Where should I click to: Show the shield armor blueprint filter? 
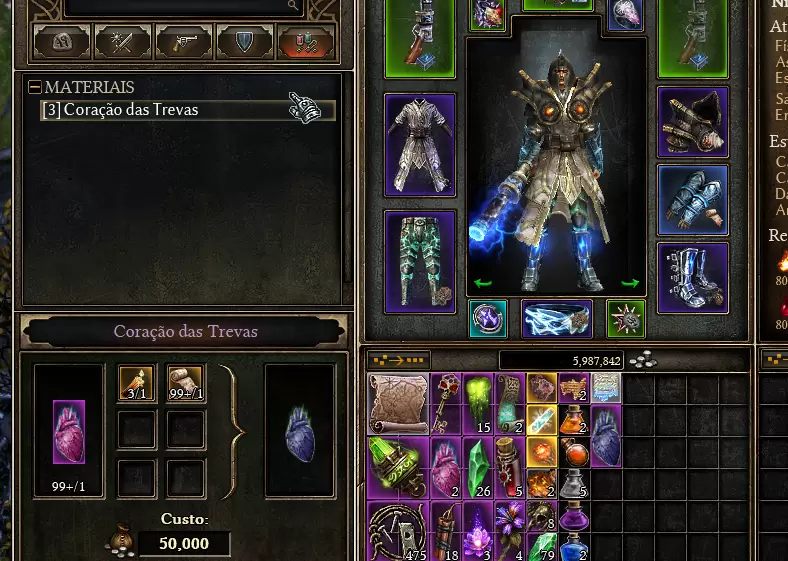click(x=244, y=42)
